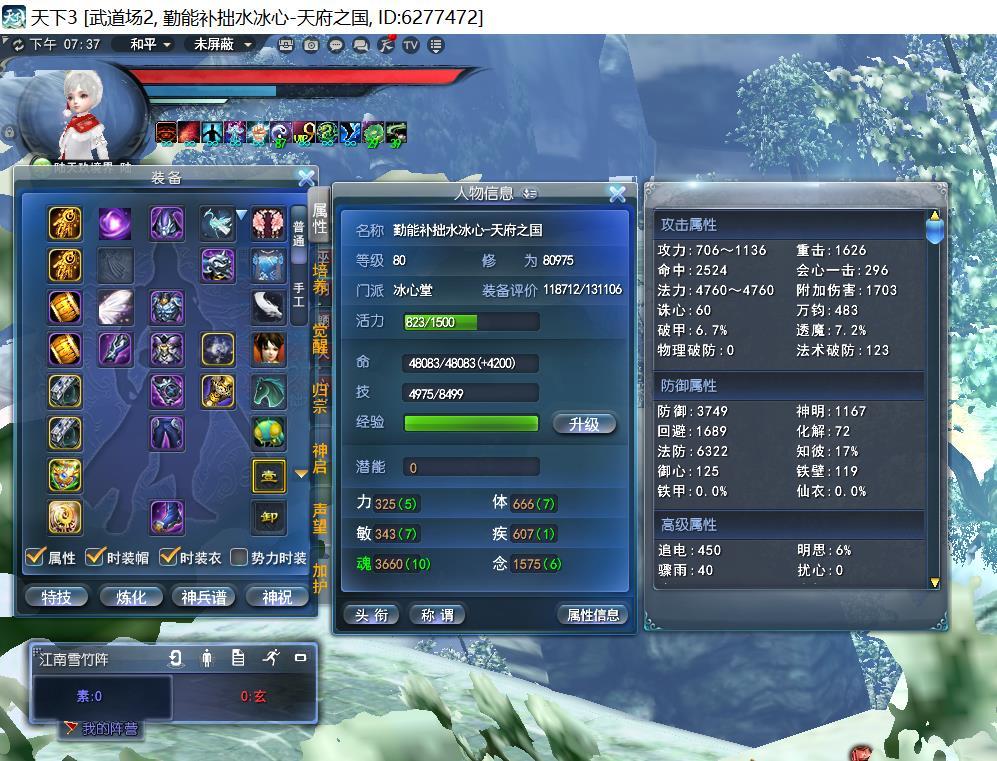Toggle the 时装衣 fashion clothing checkbox
This screenshot has width=997, height=761.
click(169, 557)
